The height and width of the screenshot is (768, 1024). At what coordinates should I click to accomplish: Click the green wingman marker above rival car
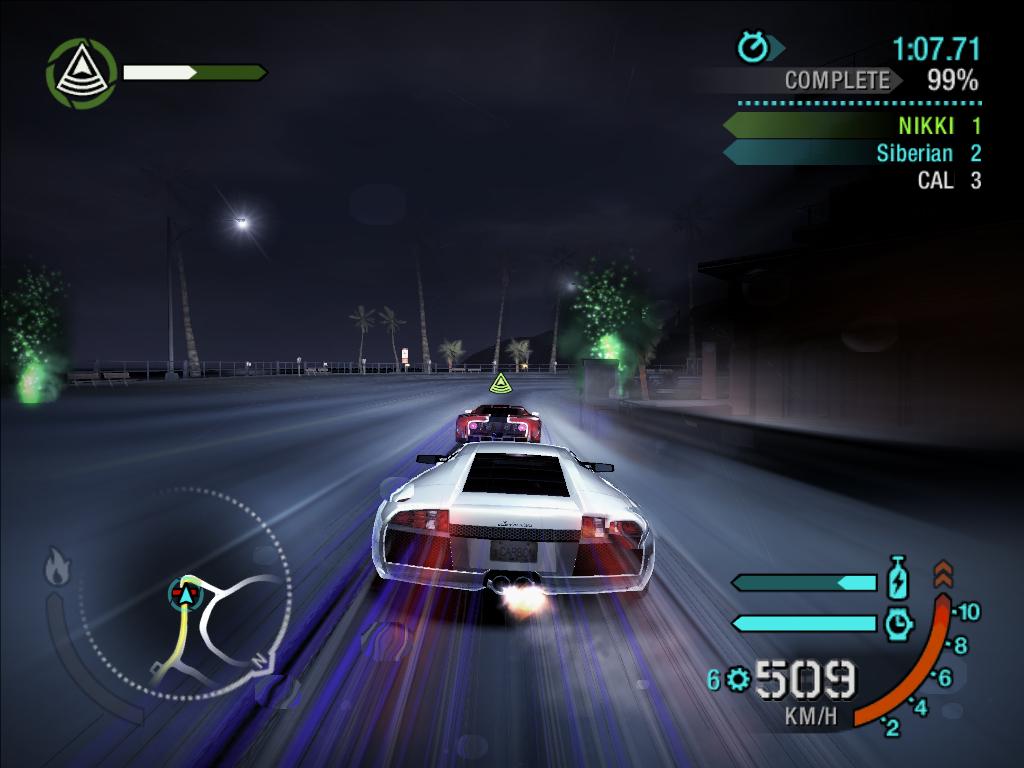pos(499,382)
